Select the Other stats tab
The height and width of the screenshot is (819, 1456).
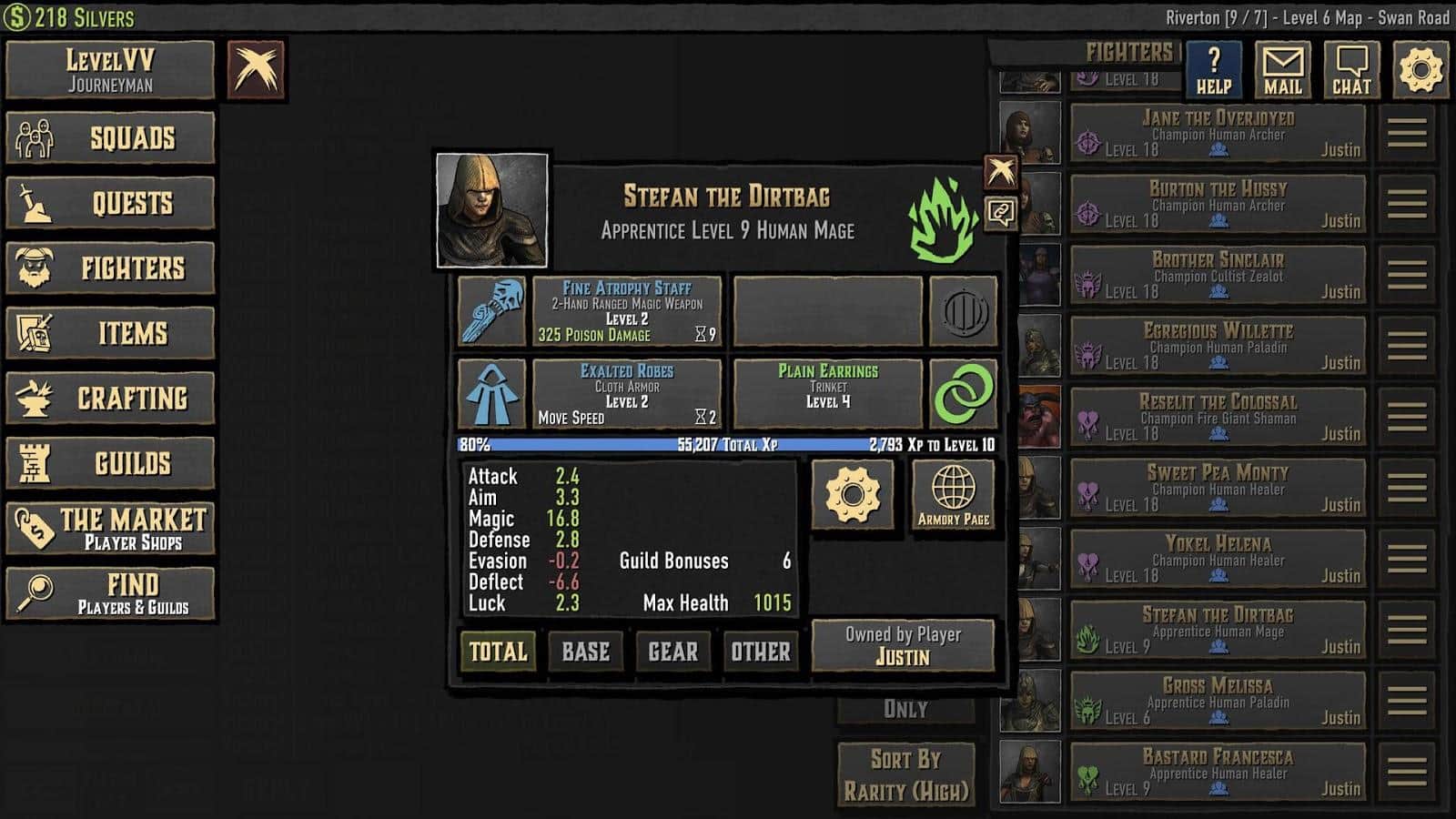pyautogui.click(x=760, y=652)
